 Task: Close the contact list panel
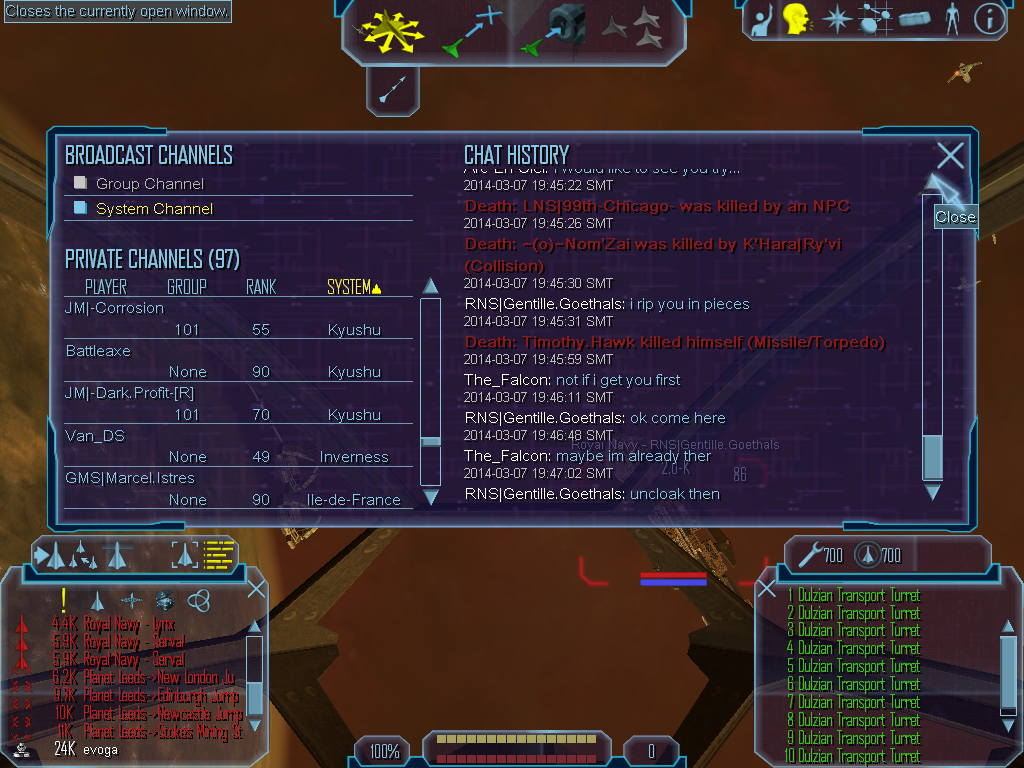tap(256, 588)
